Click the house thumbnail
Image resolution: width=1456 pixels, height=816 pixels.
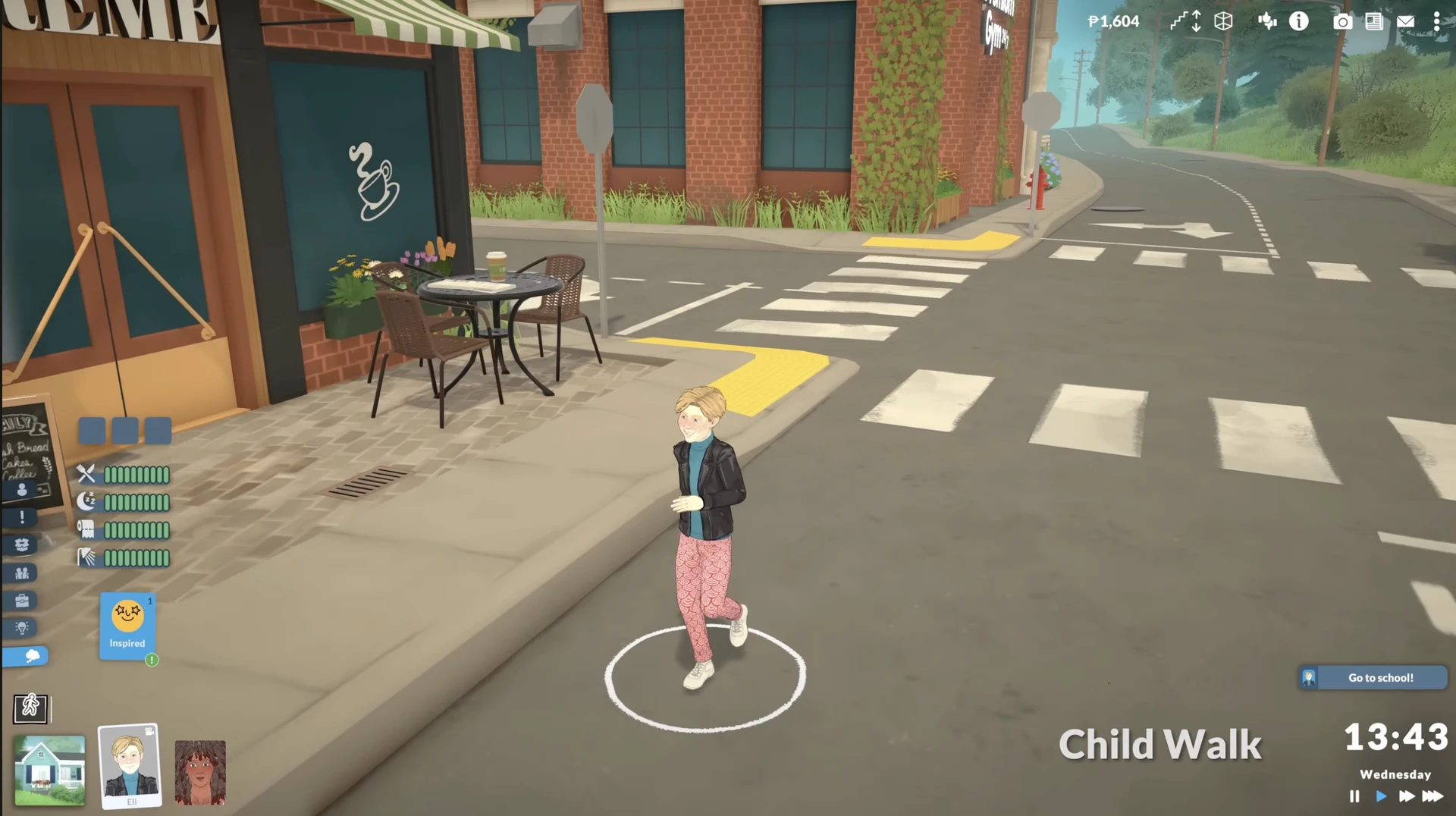pos(50,770)
